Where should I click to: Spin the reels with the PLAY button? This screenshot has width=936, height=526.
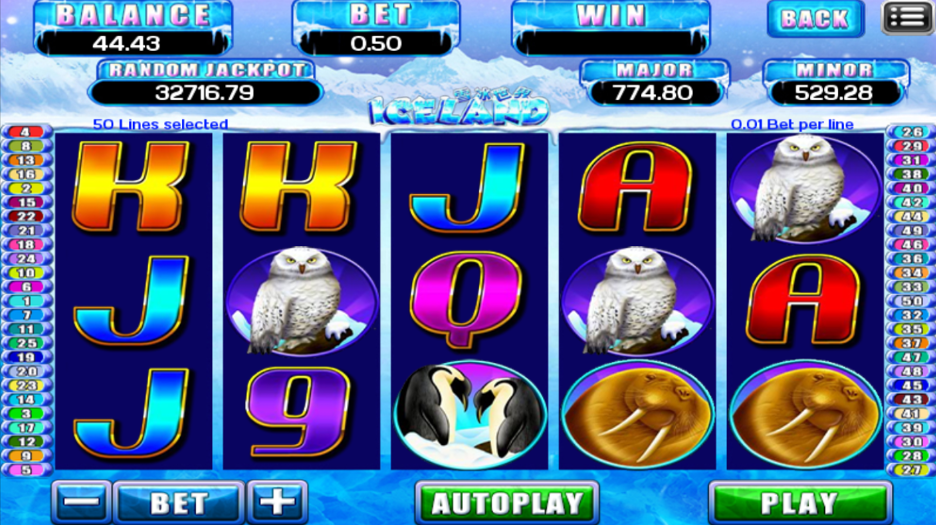coord(799,503)
